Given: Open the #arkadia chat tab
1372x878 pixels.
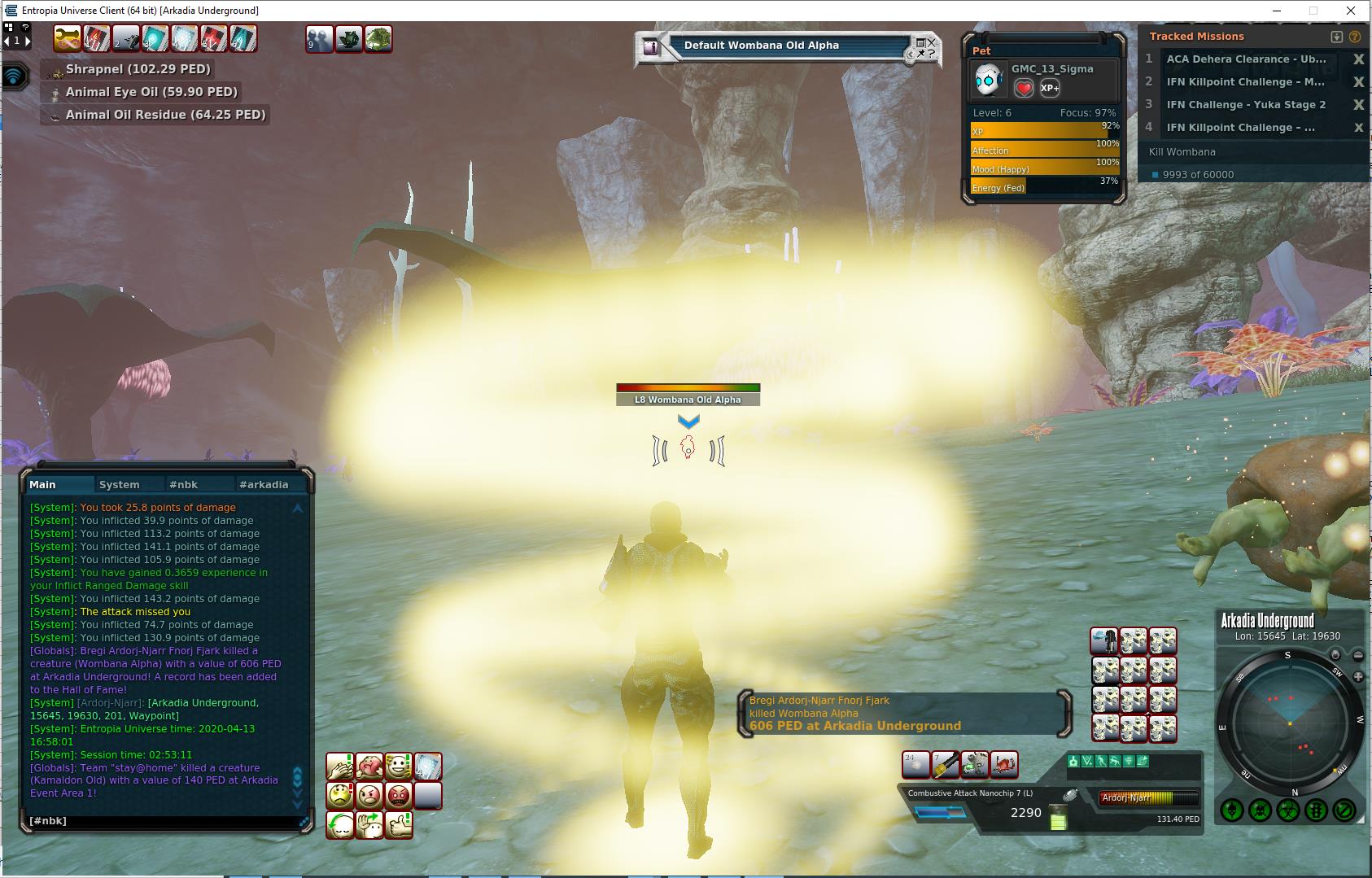Looking at the screenshot, I should tap(263, 484).
